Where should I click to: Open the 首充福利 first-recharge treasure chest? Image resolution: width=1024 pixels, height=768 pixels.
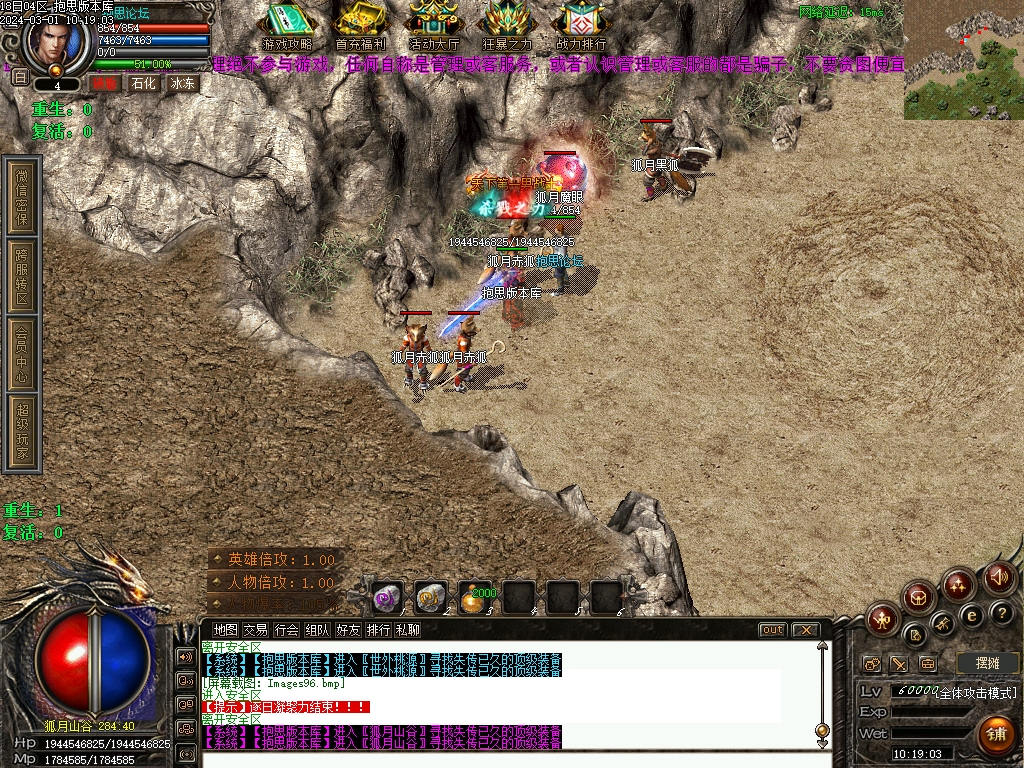pyautogui.click(x=360, y=24)
